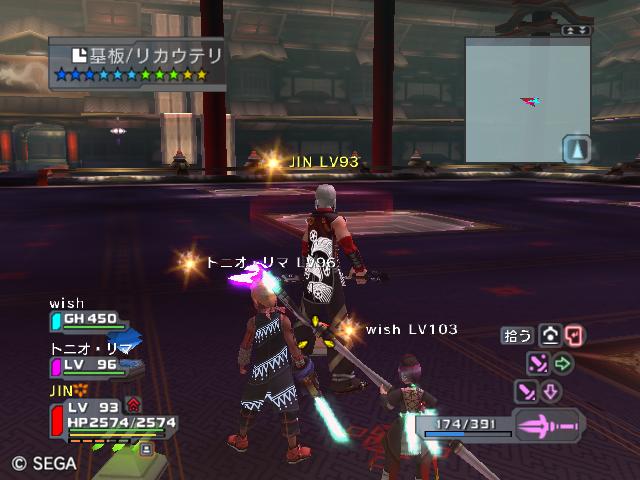Choose the 拾う pick-up action

click(518, 336)
